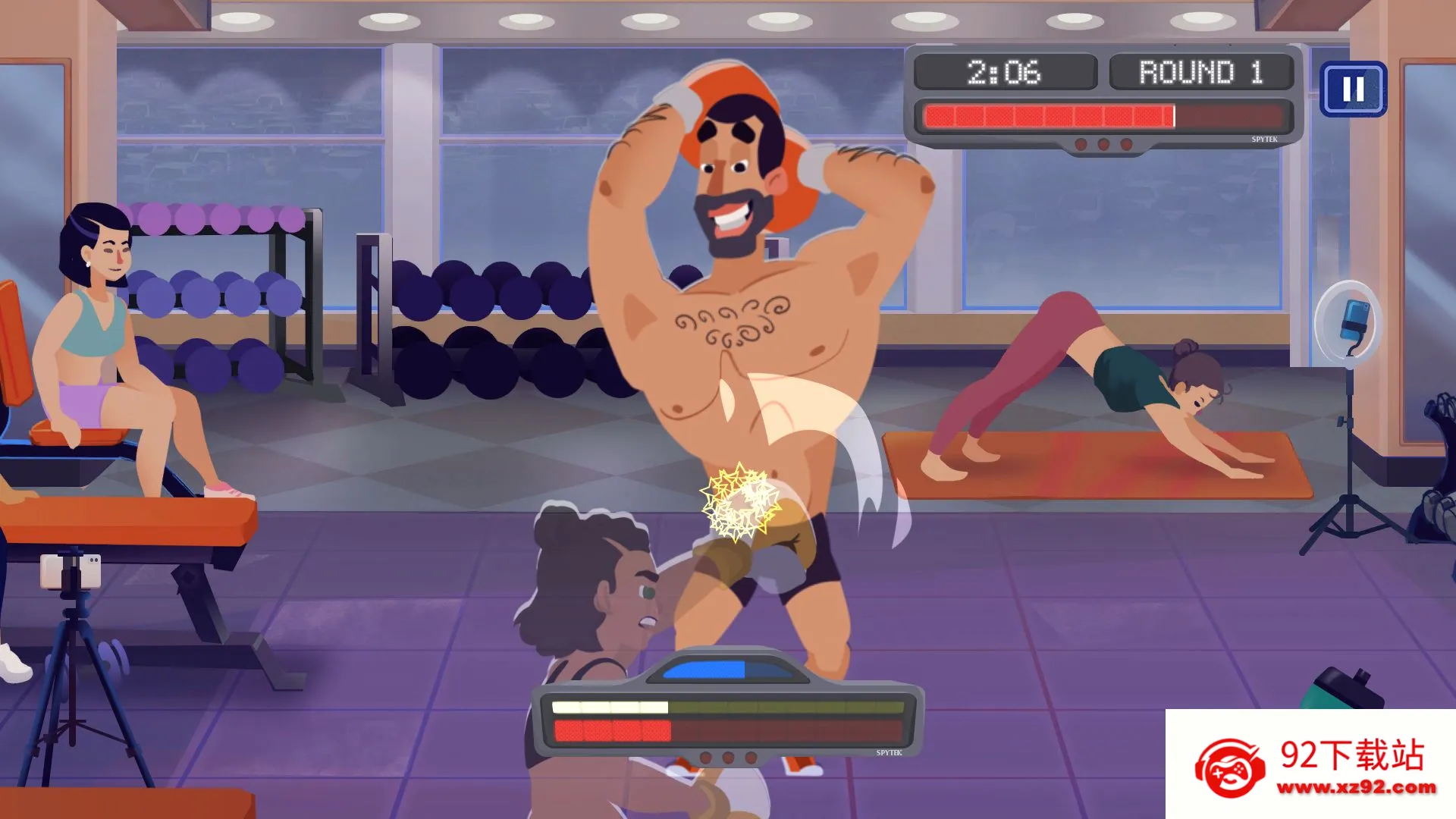Click the timer tab showing 2:06

point(1006,72)
